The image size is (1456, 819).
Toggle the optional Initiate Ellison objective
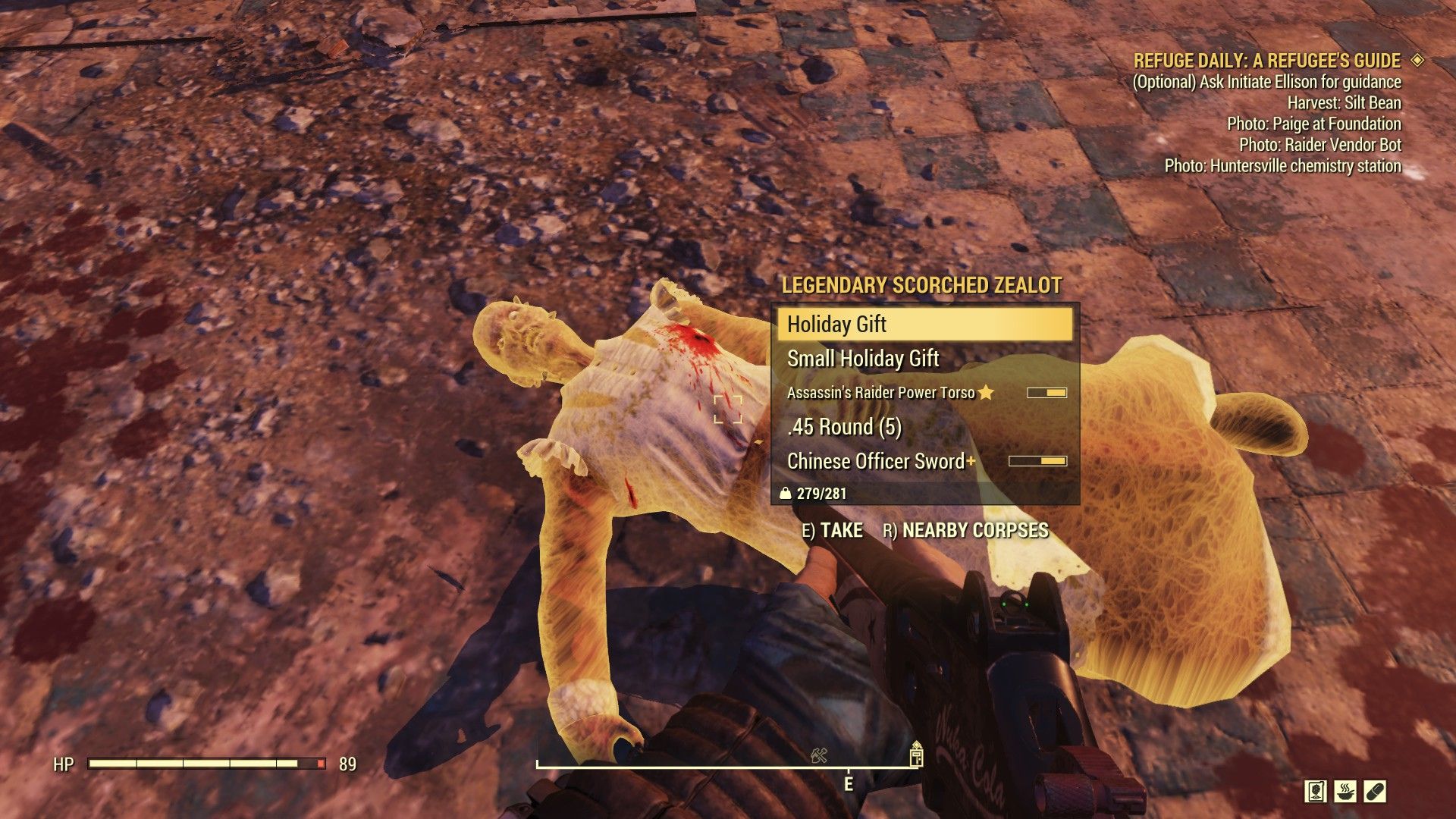pyautogui.click(x=1268, y=83)
